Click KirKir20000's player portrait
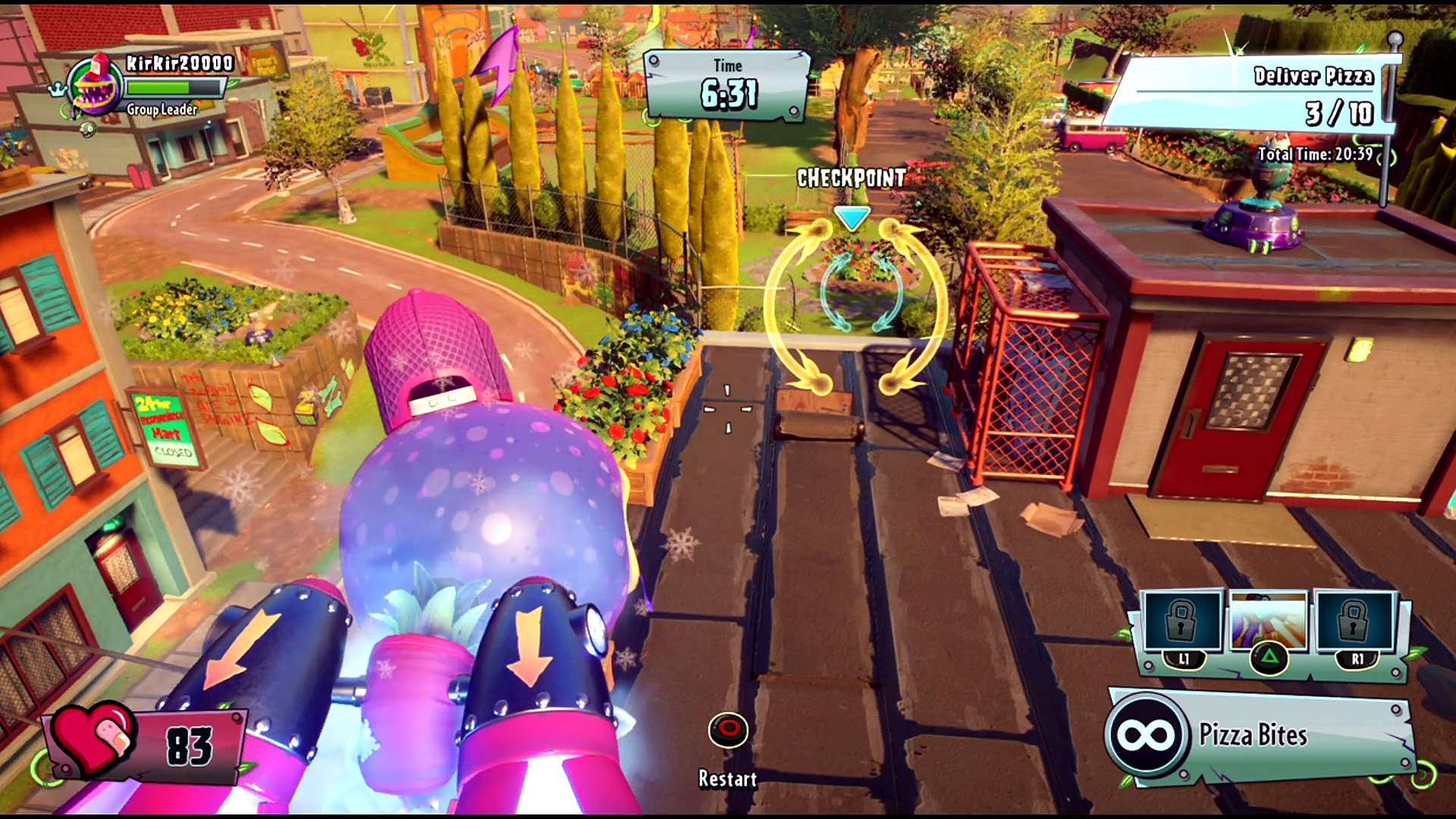 [x=95, y=86]
